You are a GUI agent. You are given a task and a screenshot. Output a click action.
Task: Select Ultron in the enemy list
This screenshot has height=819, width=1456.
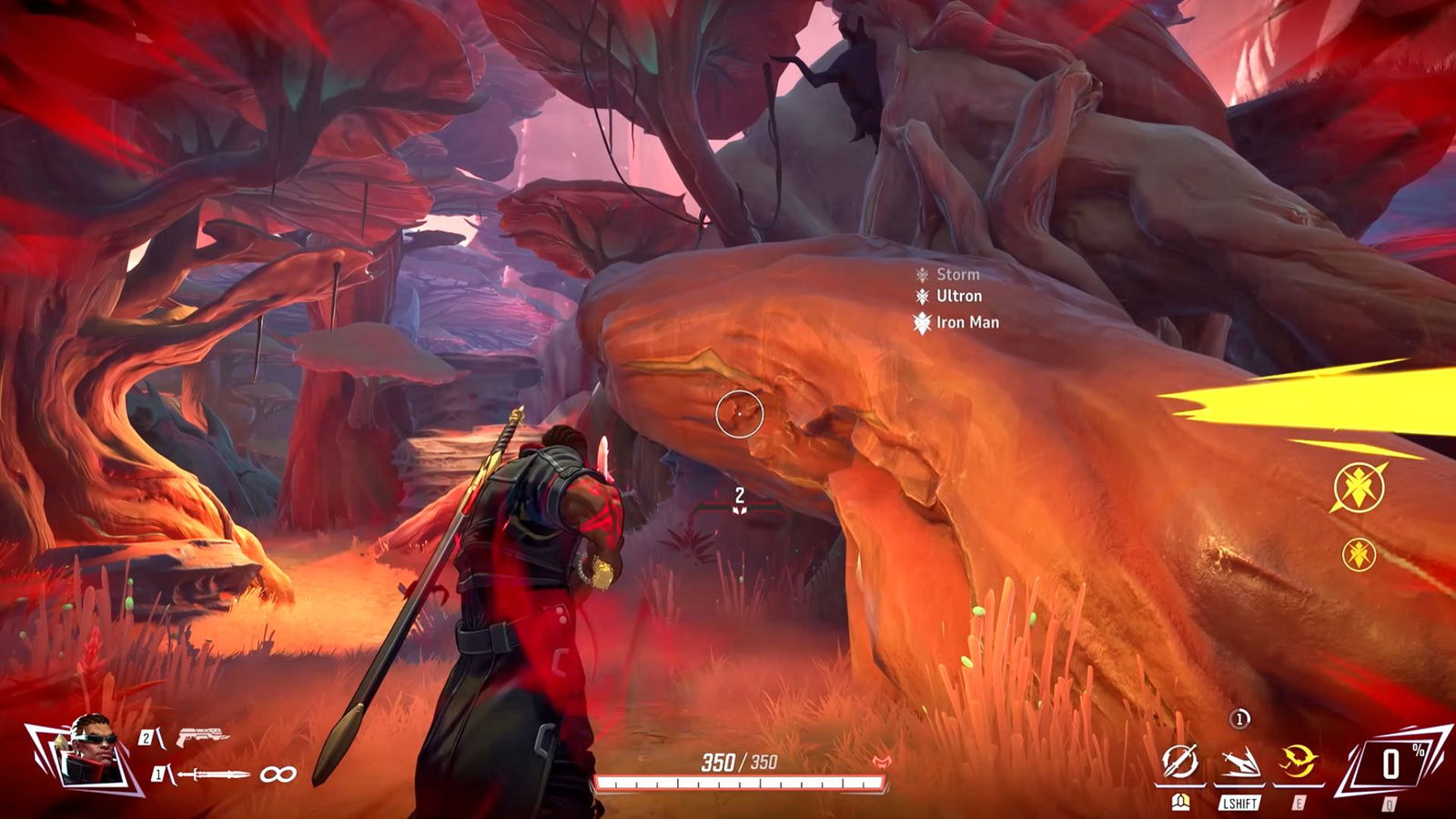[x=958, y=296]
